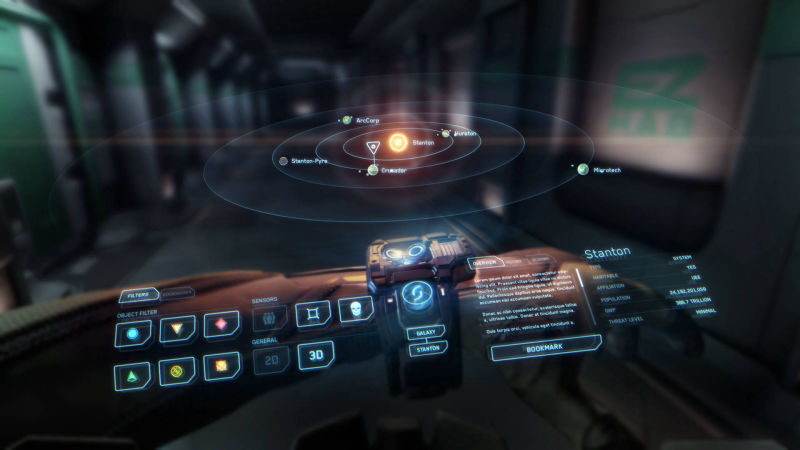Image resolution: width=800 pixels, height=450 pixels.
Task: Bookmark the Stanton system
Action: pyautogui.click(x=545, y=350)
